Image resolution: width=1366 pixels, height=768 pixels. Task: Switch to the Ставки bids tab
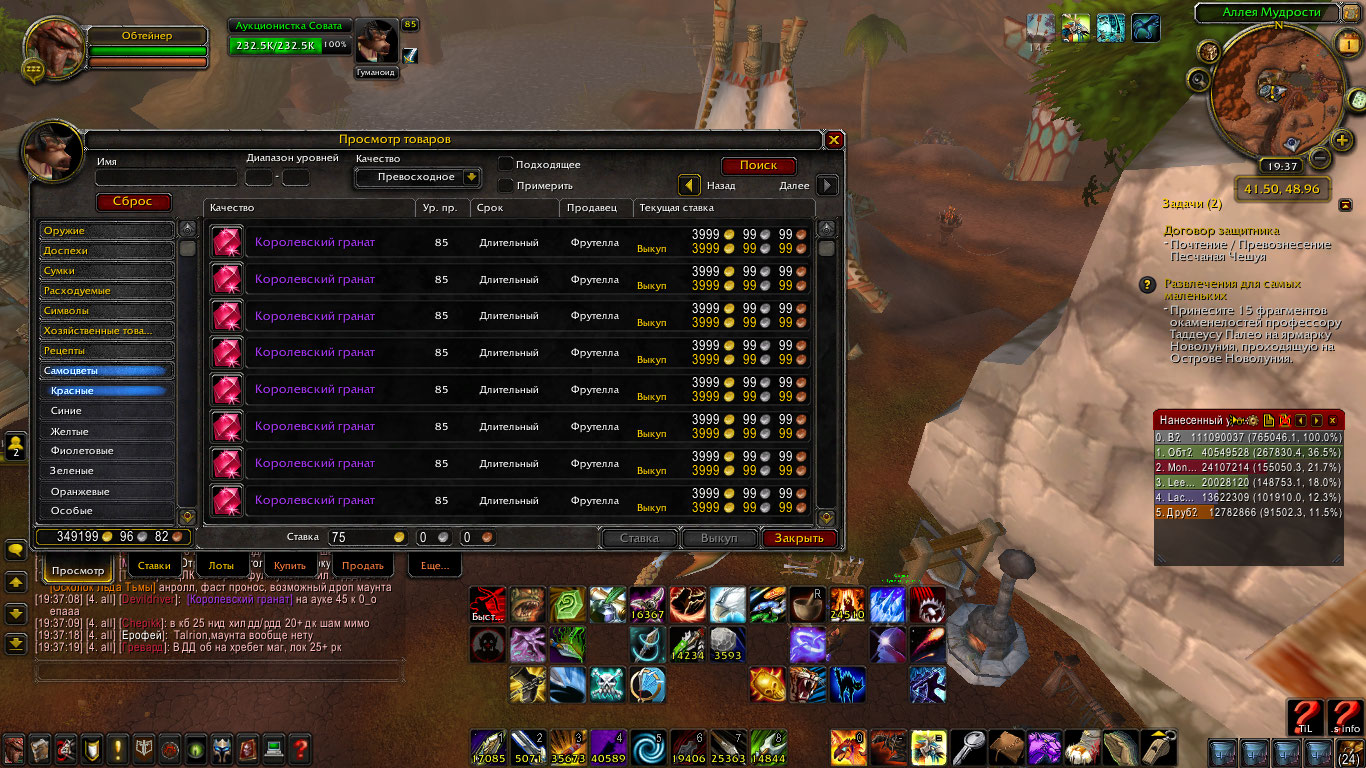click(x=154, y=566)
